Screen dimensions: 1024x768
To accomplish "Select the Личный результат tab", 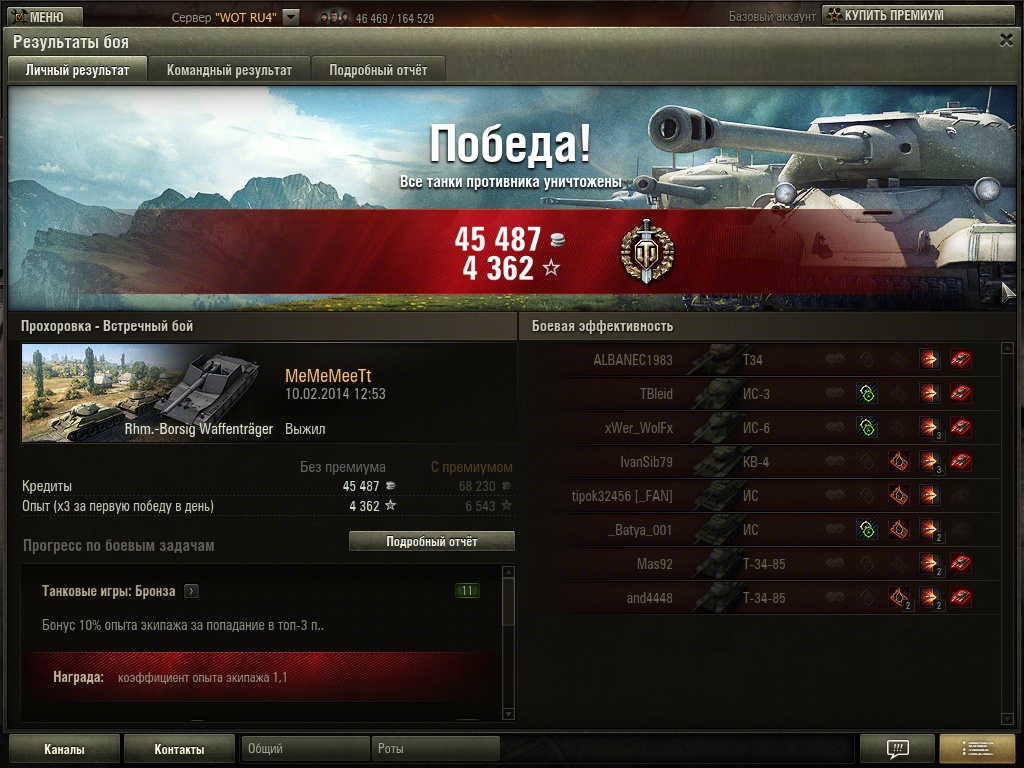I will tap(77, 70).
